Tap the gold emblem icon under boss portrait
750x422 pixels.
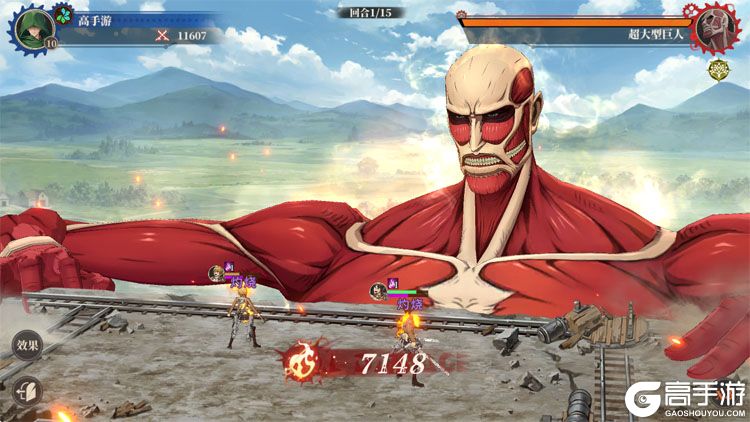coord(717,71)
